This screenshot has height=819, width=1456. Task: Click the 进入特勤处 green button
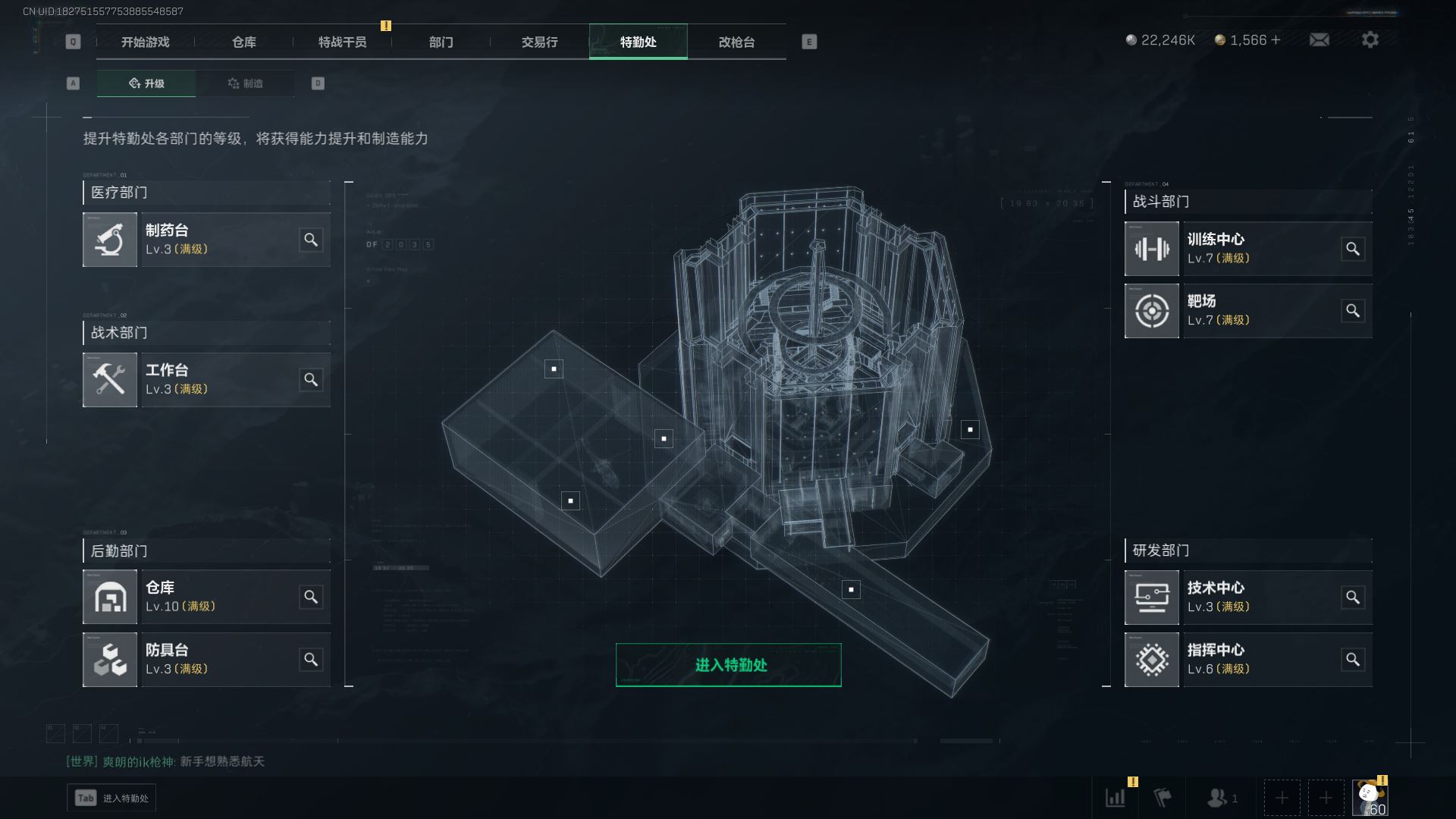[x=728, y=665]
